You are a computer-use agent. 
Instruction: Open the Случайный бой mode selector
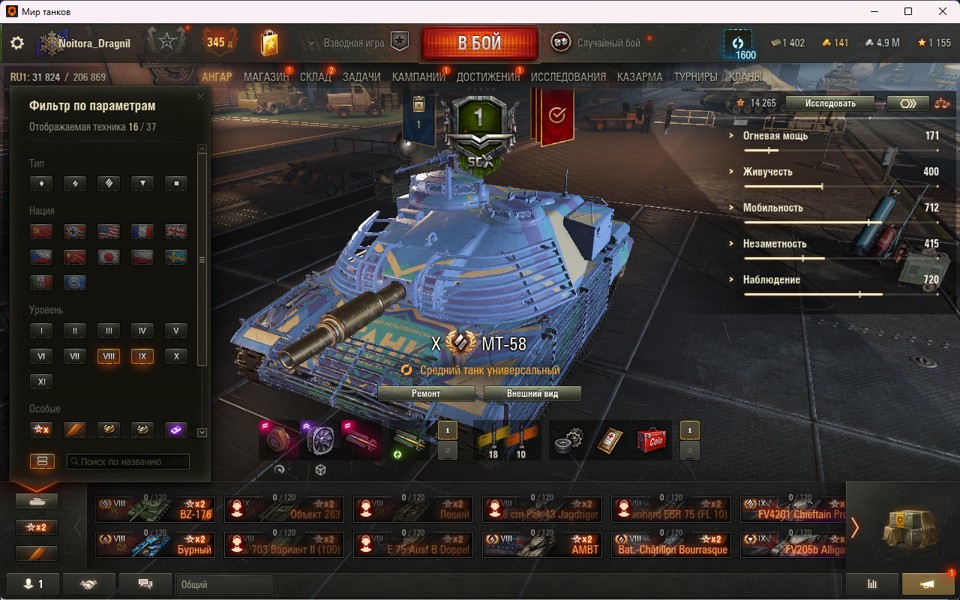pyautogui.click(x=598, y=43)
